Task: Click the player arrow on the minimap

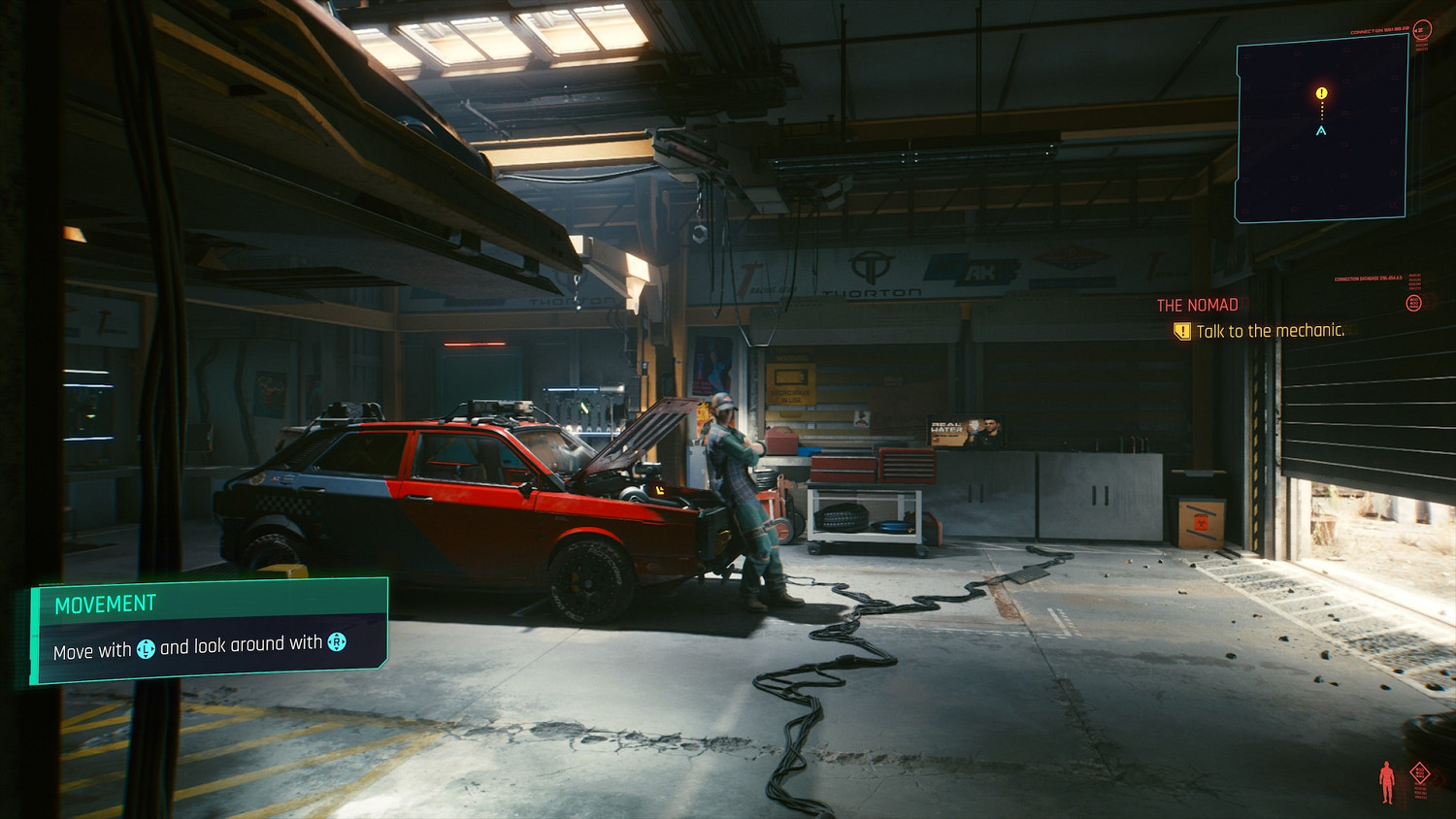Action: click(1321, 130)
